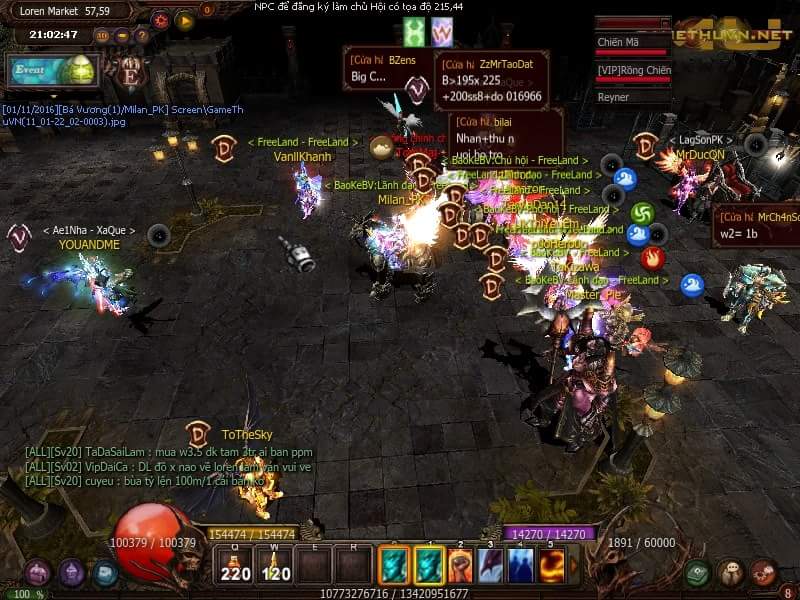Image resolution: width=800 pixels, height=600 pixels.
Task: Toggle the 3D camera button
Action: point(103,35)
